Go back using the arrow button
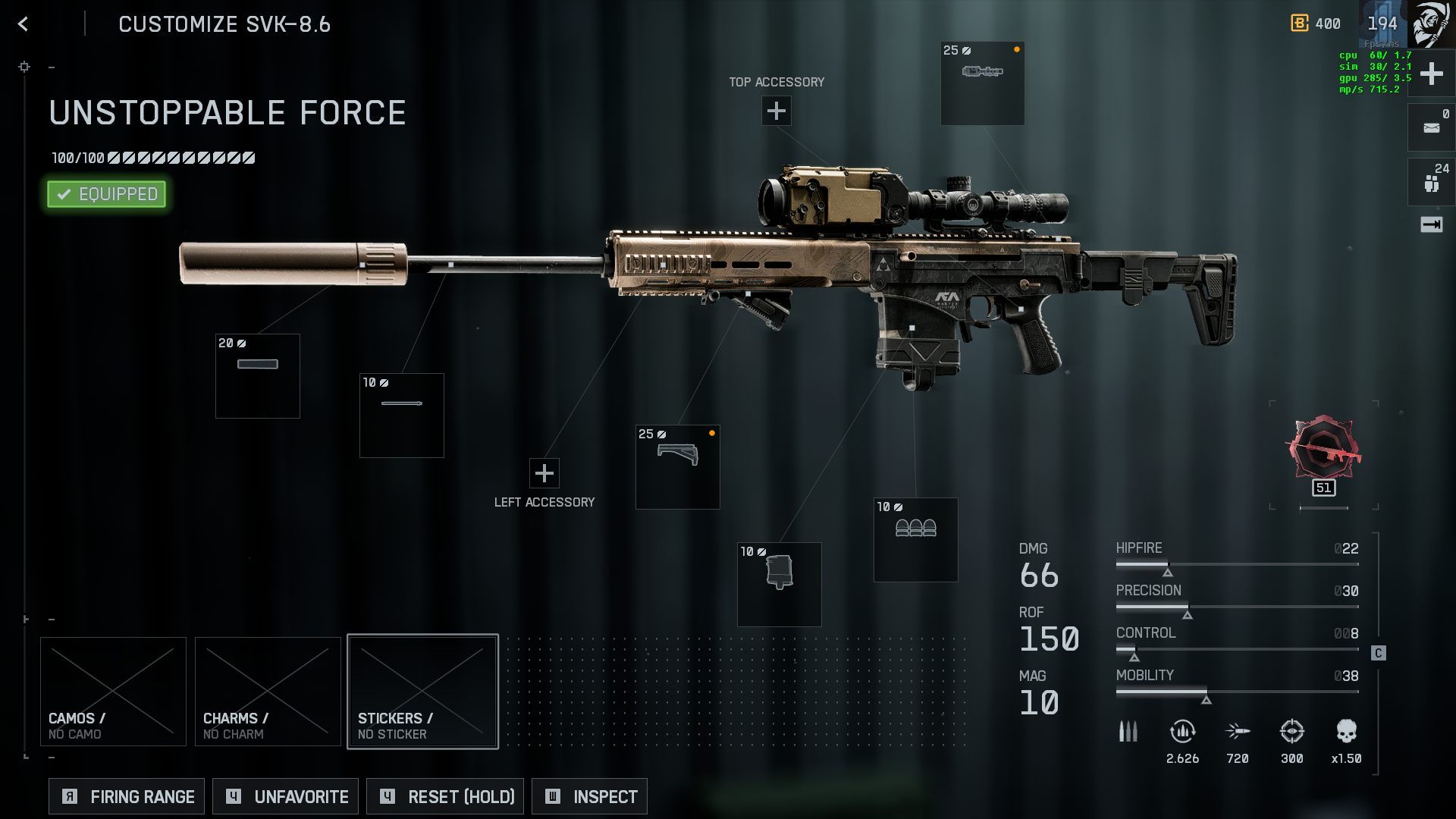 tap(24, 24)
